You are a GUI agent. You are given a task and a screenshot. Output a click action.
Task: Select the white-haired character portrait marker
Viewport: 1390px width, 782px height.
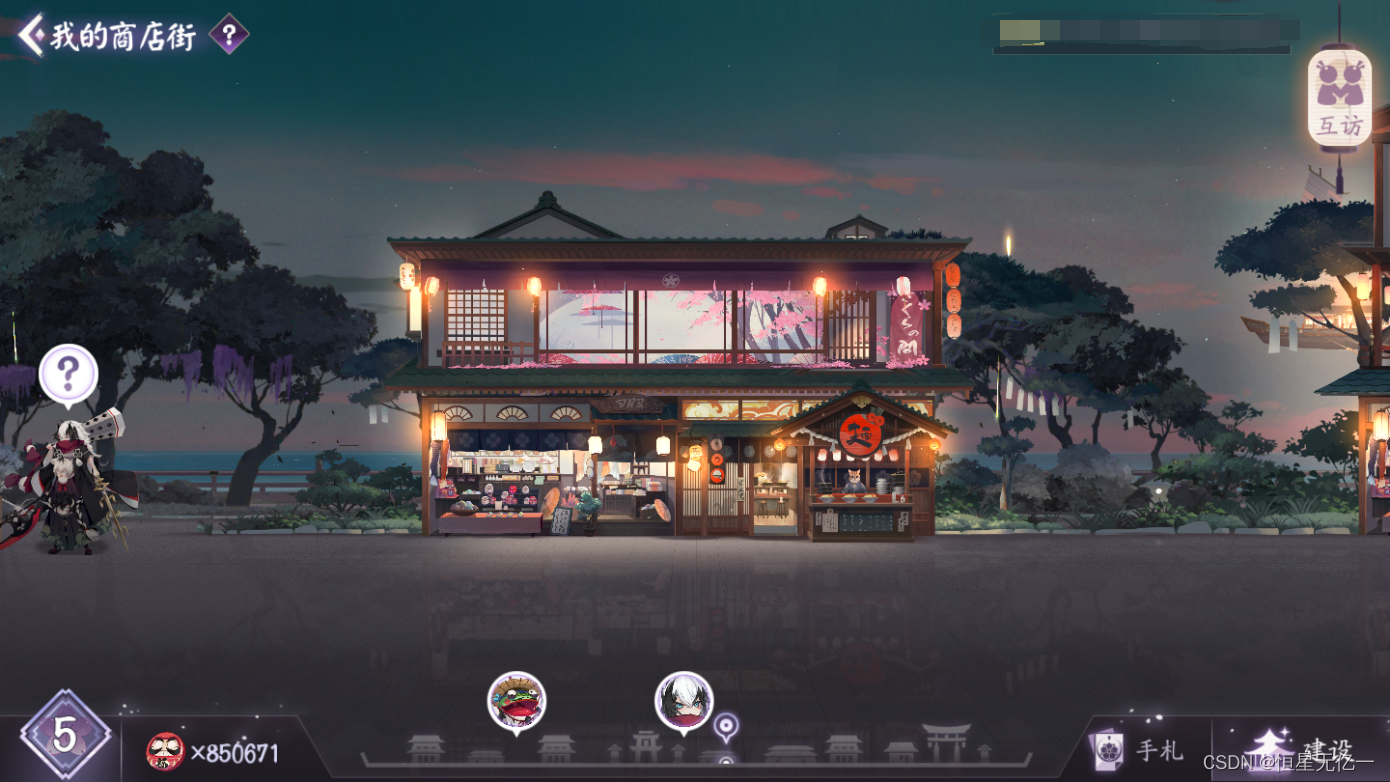pos(684,700)
